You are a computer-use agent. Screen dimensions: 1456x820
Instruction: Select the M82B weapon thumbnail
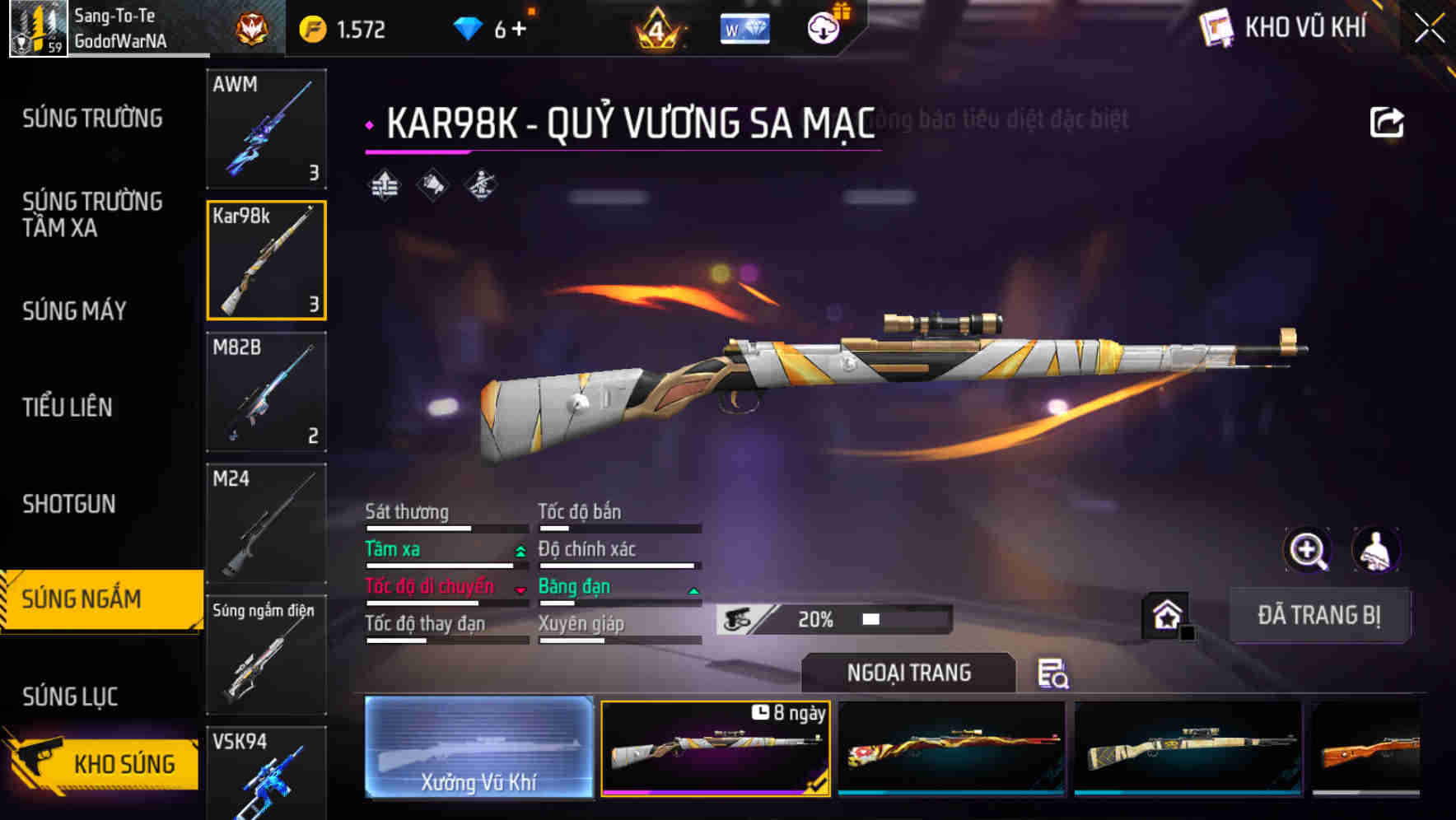pos(266,393)
